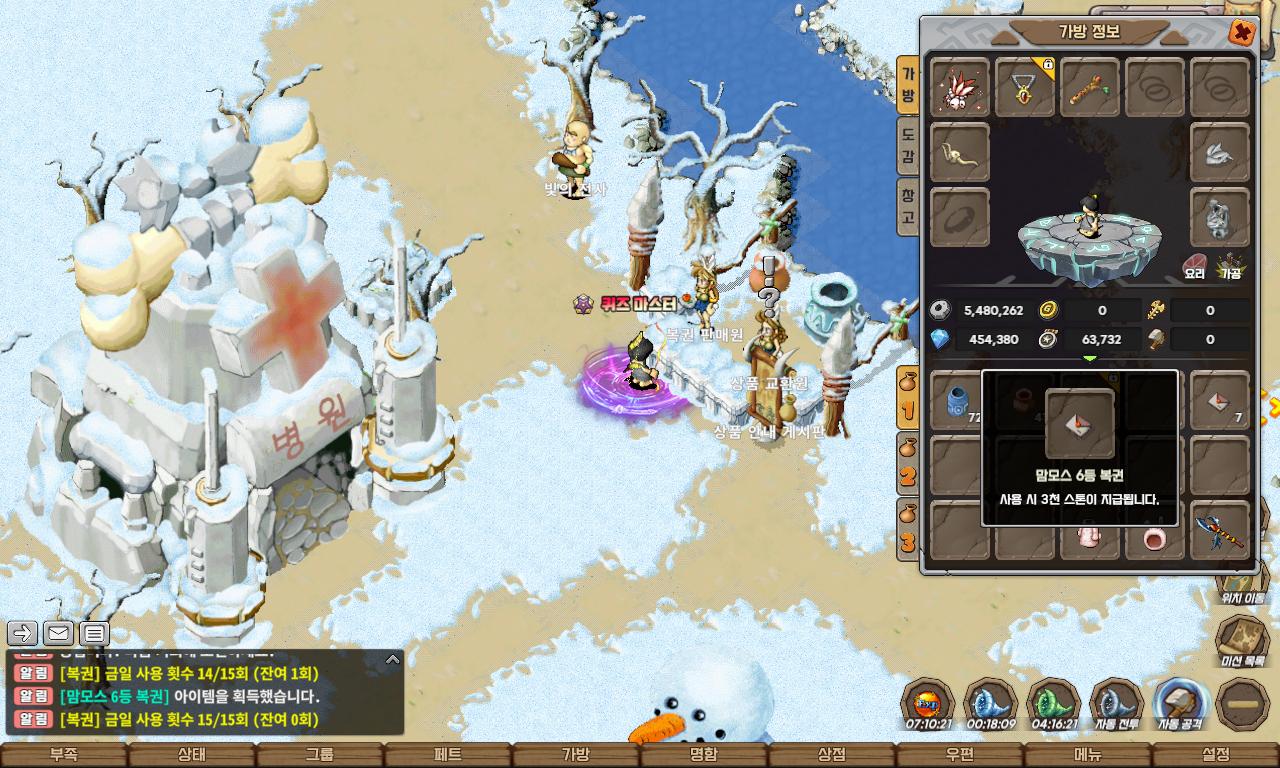Select the wooden staff equipment slot
Image resolution: width=1280 pixels, height=768 pixels.
click(1089, 88)
